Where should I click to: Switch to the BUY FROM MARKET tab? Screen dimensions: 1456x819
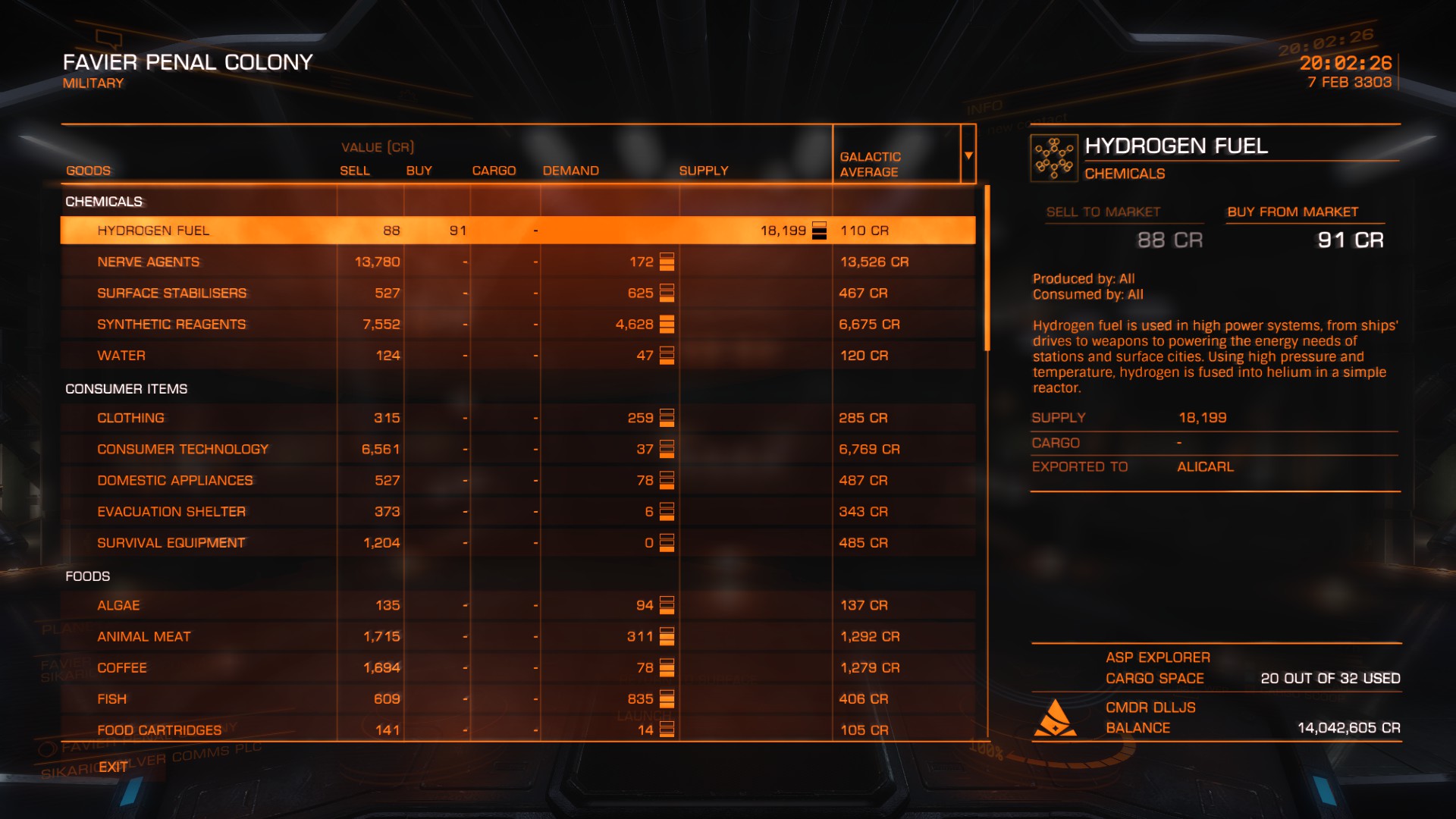pos(1305,212)
